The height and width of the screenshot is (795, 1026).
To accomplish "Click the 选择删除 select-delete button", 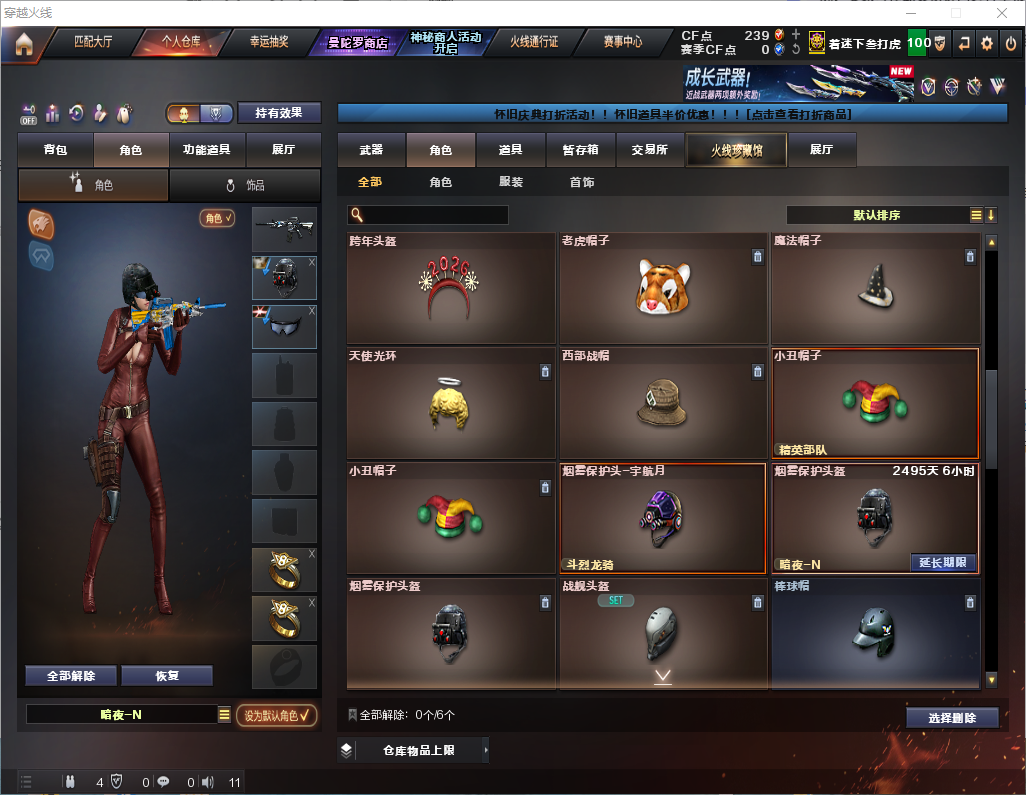I will click(x=952, y=718).
